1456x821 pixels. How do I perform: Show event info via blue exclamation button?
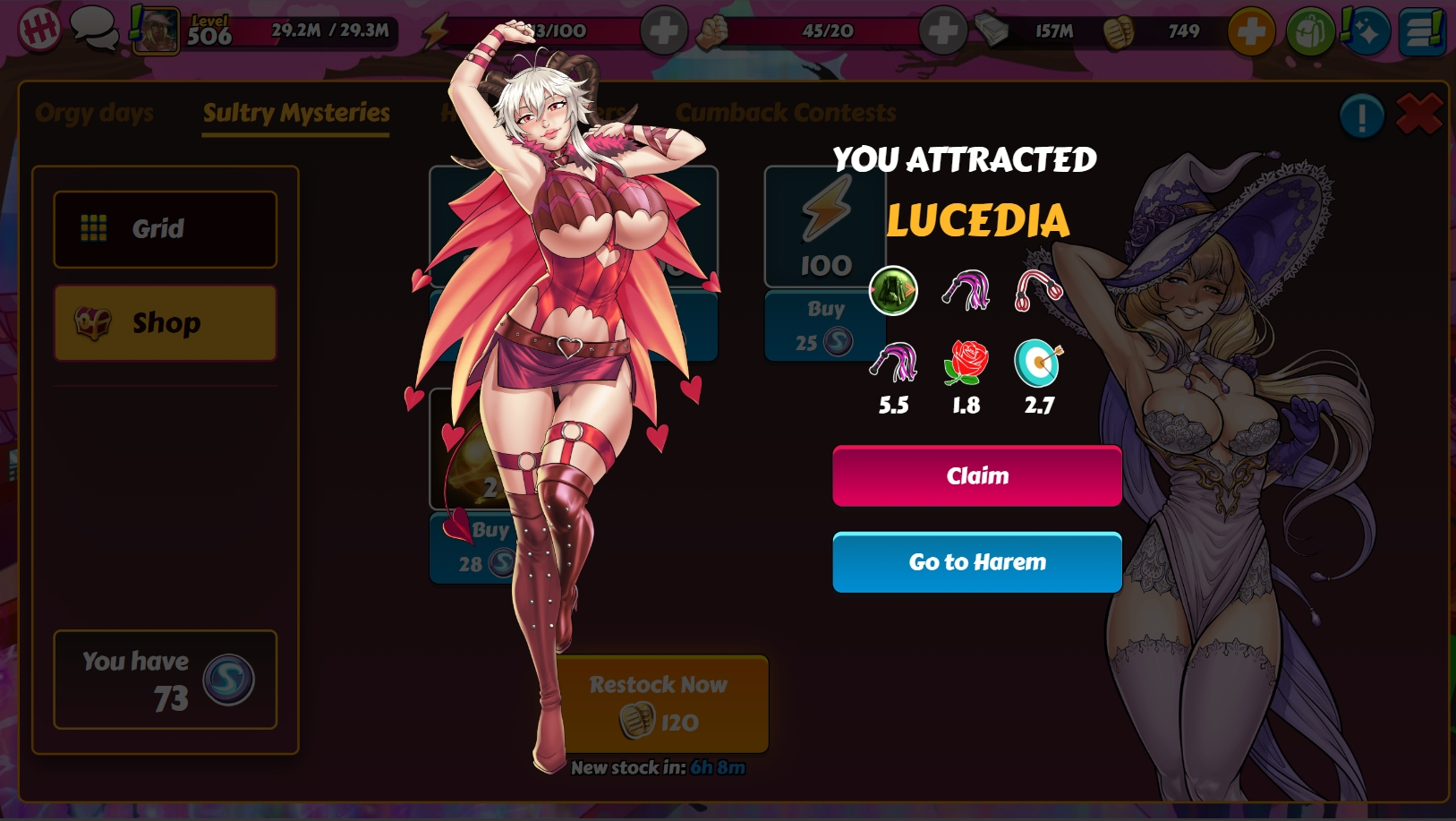(x=1361, y=115)
